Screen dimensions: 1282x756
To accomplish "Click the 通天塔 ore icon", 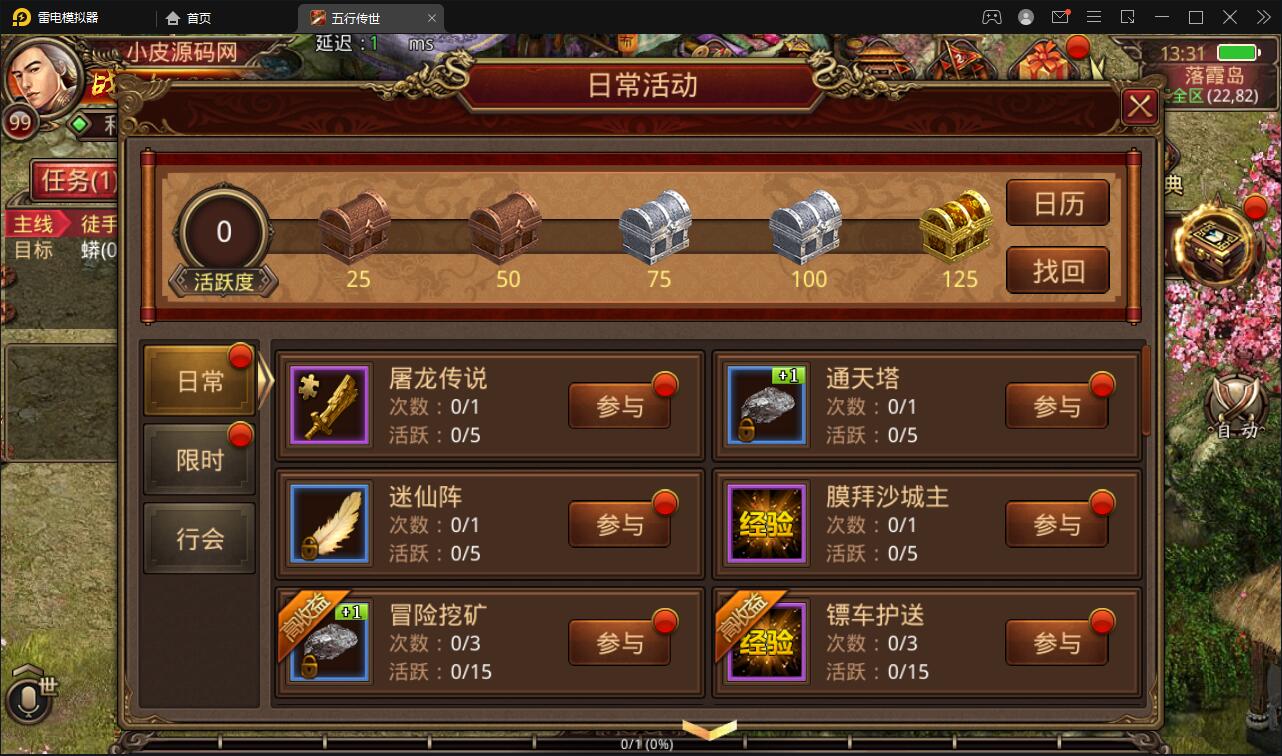I will click(x=766, y=404).
